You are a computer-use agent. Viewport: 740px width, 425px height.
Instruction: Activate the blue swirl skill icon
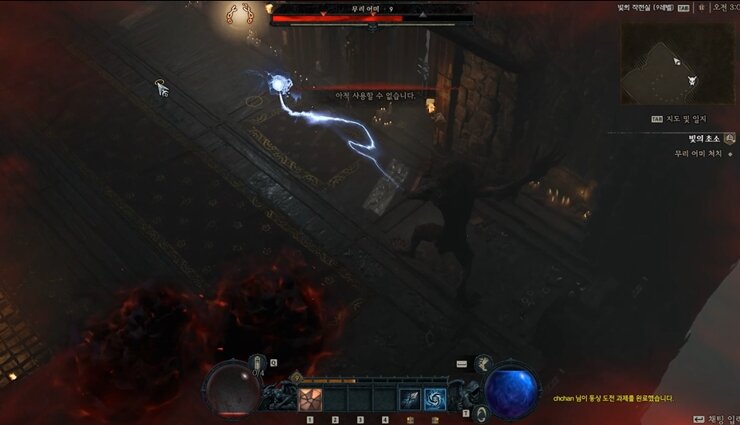click(x=435, y=399)
